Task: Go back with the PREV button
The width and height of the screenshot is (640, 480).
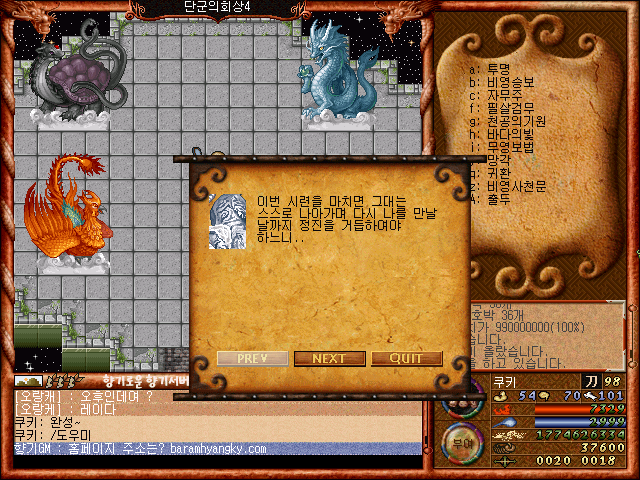Action: 252,358
